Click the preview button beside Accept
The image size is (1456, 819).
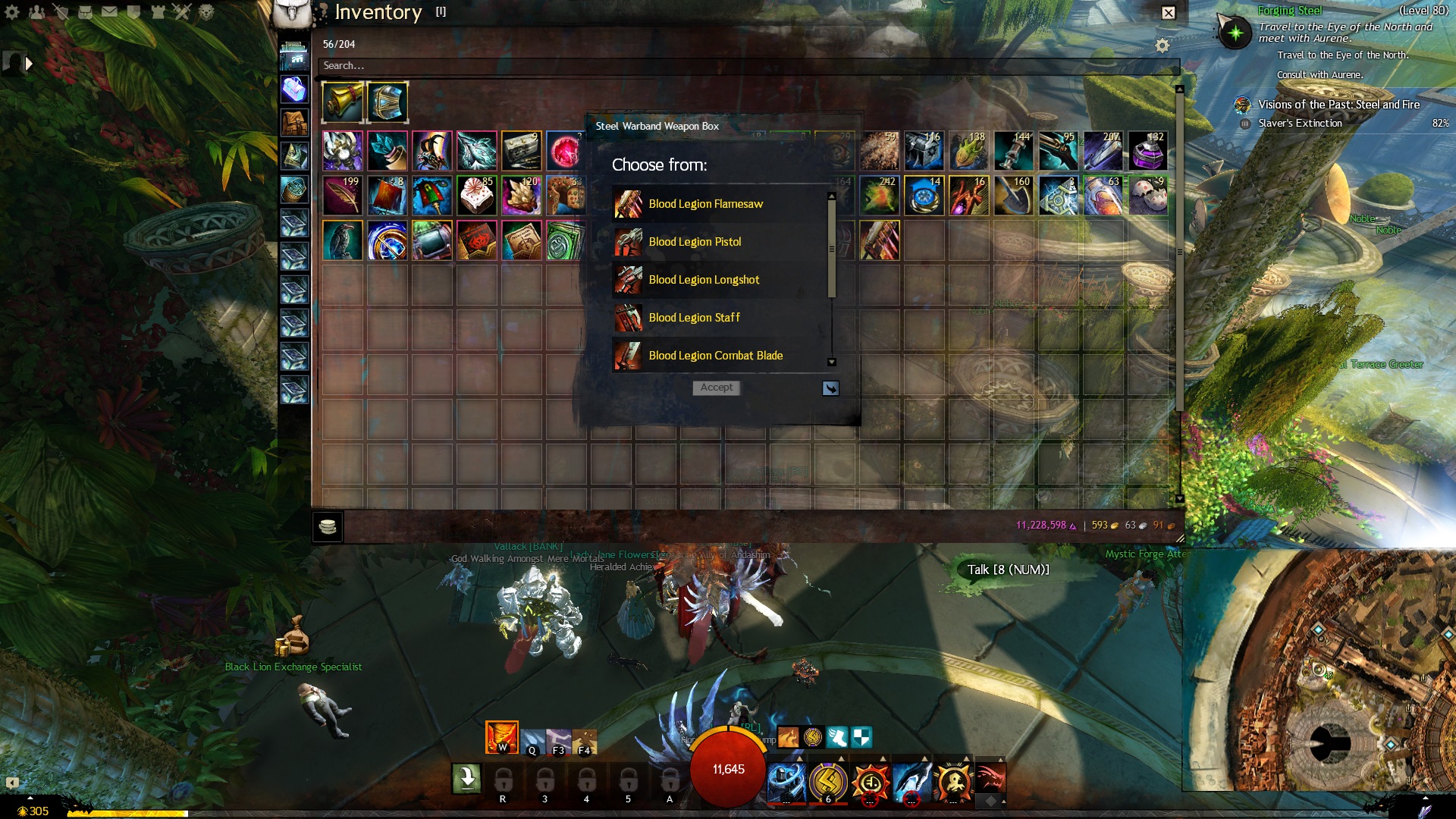tap(830, 388)
